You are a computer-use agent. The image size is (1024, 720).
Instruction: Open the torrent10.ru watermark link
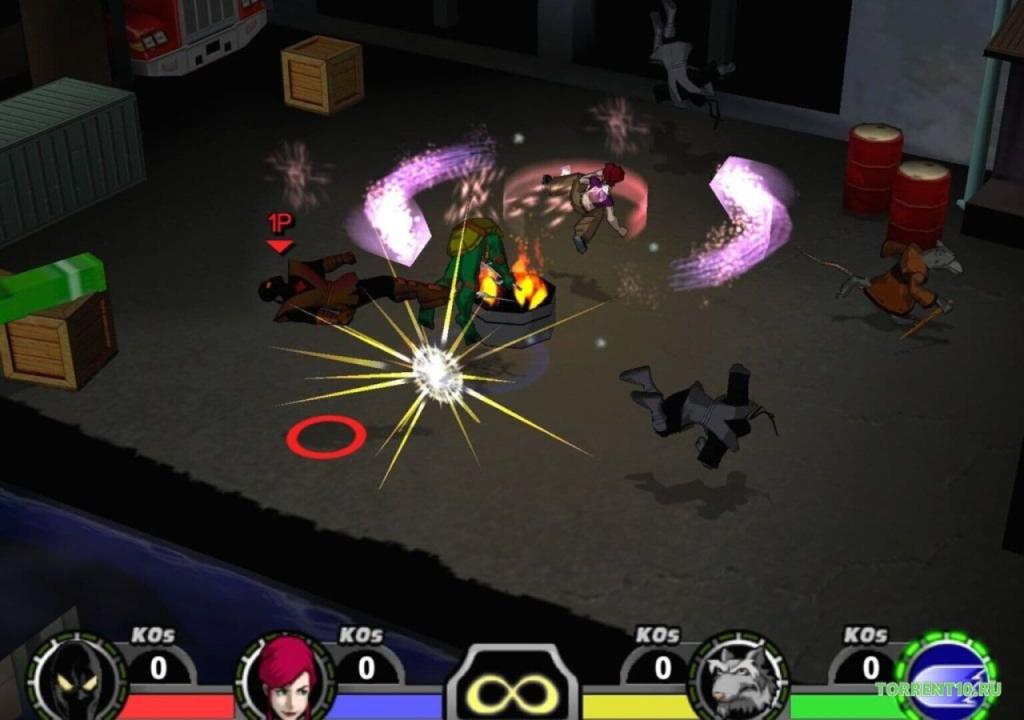[938, 689]
